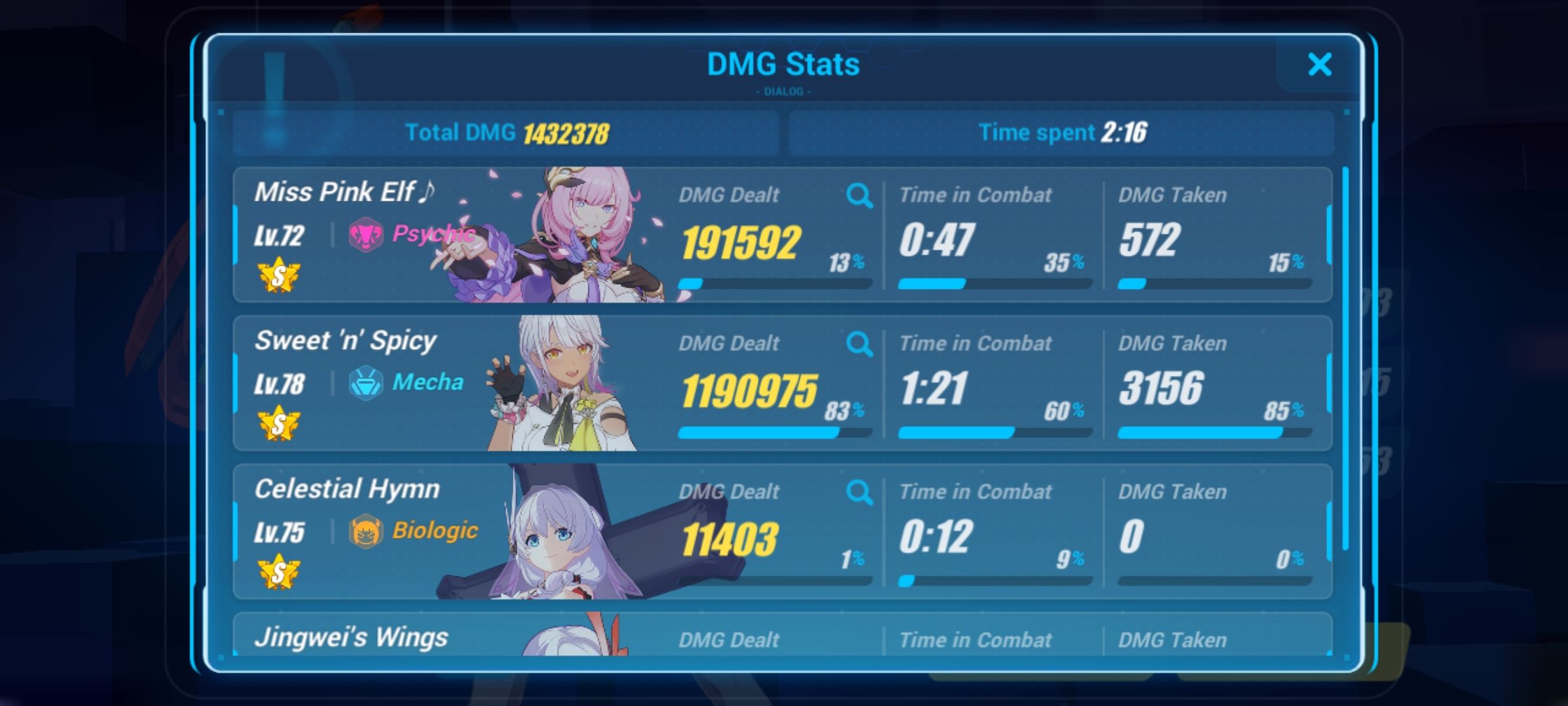Screen dimensions: 1568x706
Task: Close the DMG Stats dialog
Action: pos(1320,65)
